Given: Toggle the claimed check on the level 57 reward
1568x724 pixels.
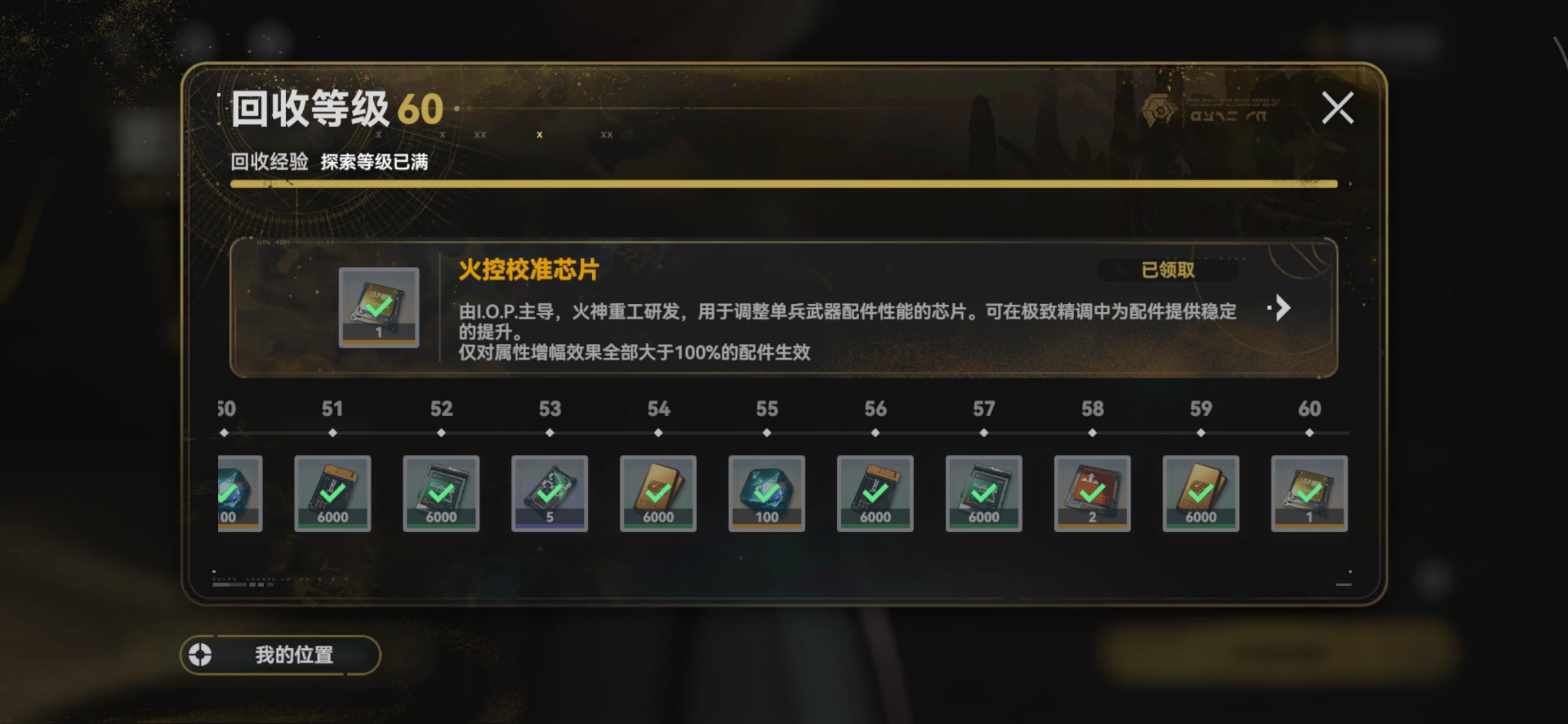Looking at the screenshot, I should click(984, 492).
